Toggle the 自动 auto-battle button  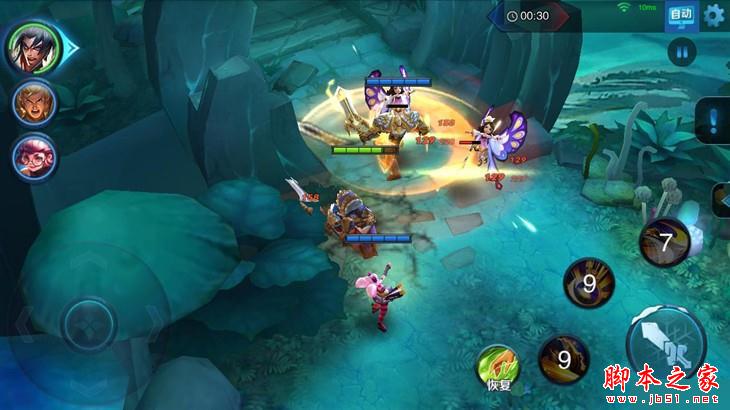681,15
